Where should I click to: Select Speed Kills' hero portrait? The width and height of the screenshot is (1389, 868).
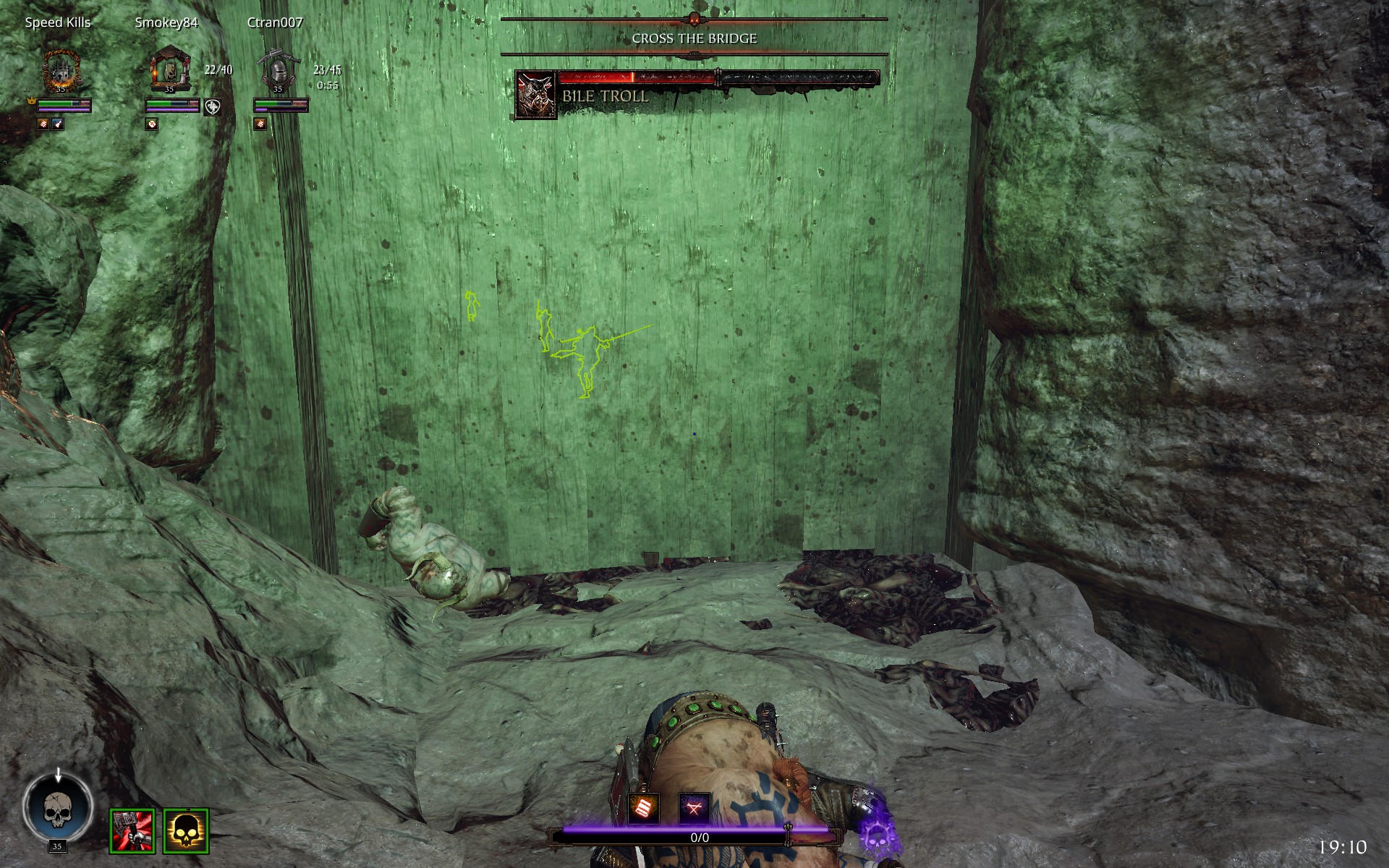coord(61,72)
